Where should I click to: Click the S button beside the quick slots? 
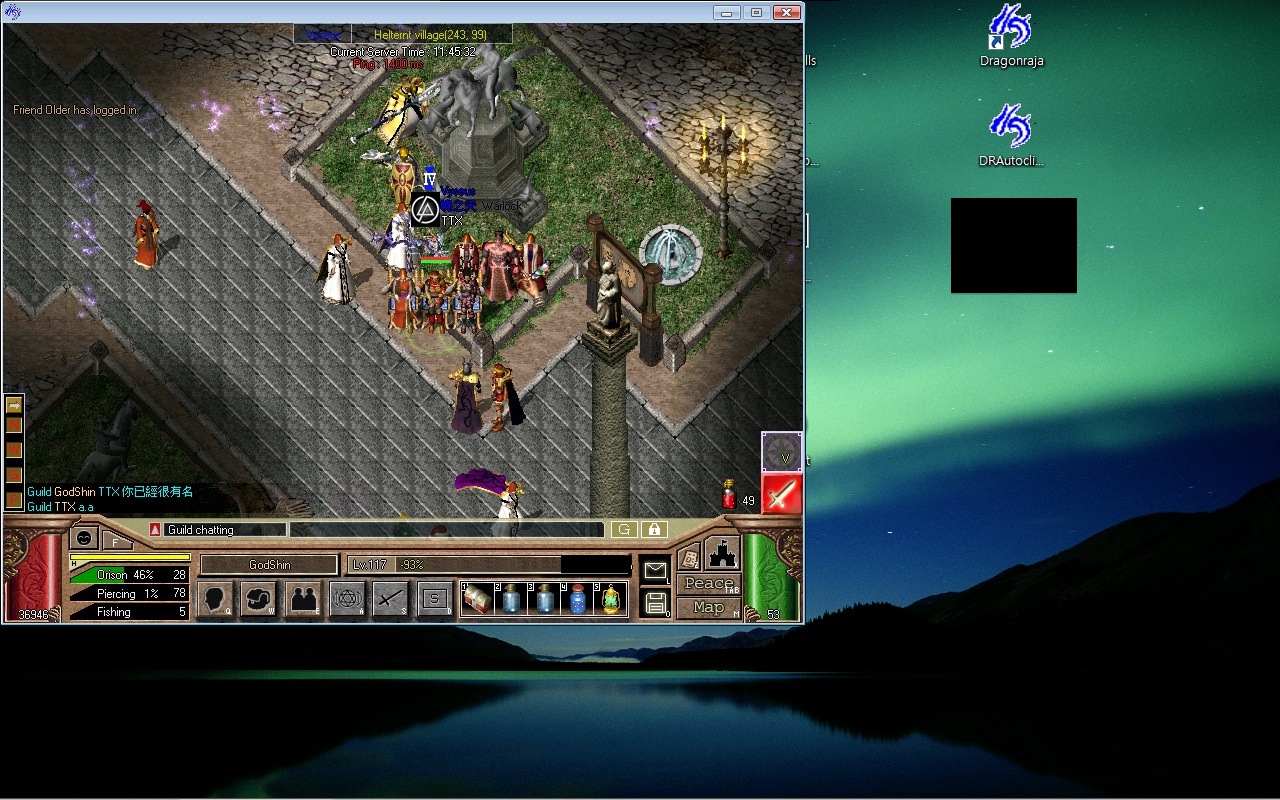(434, 599)
